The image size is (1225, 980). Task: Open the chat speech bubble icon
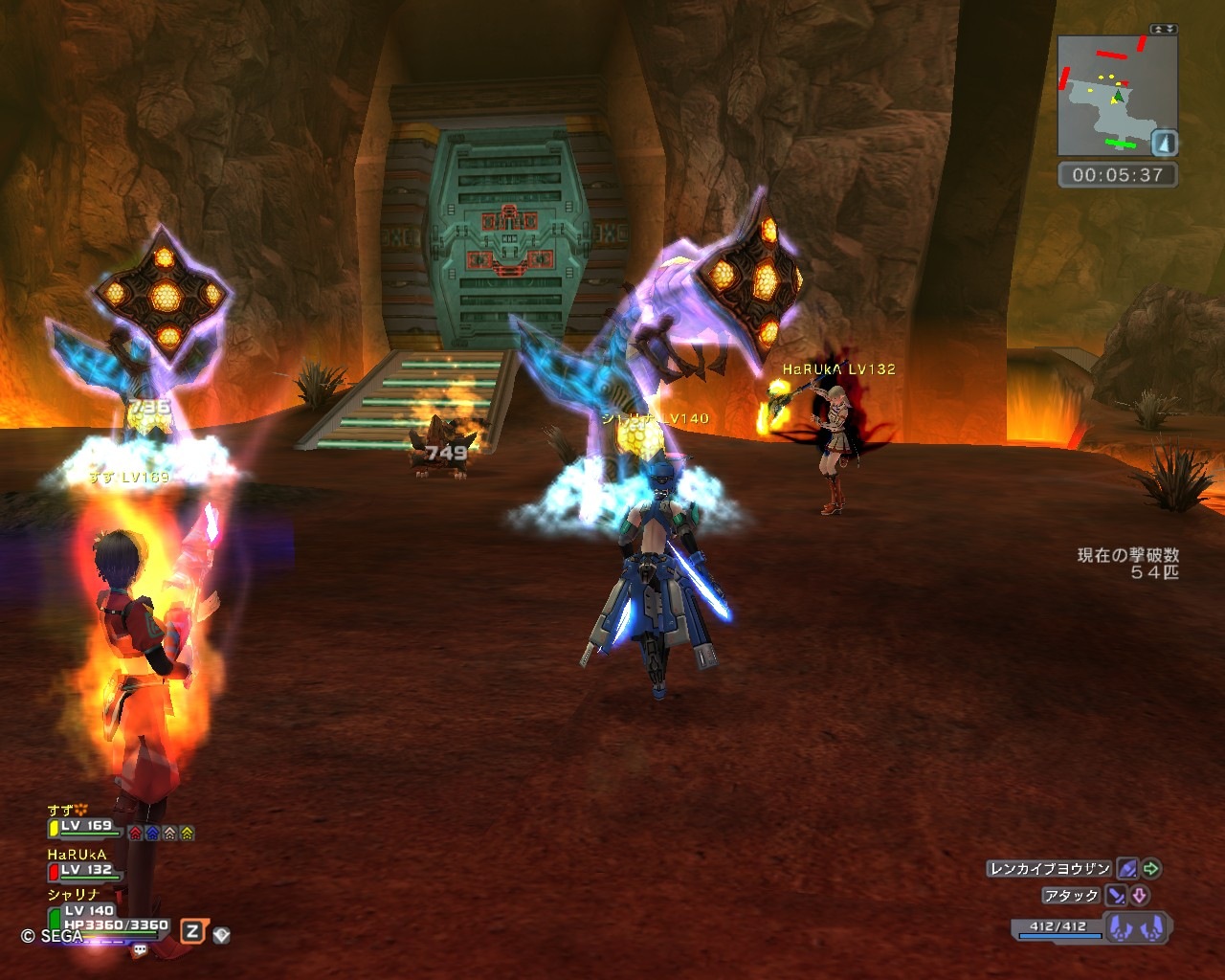(x=141, y=950)
